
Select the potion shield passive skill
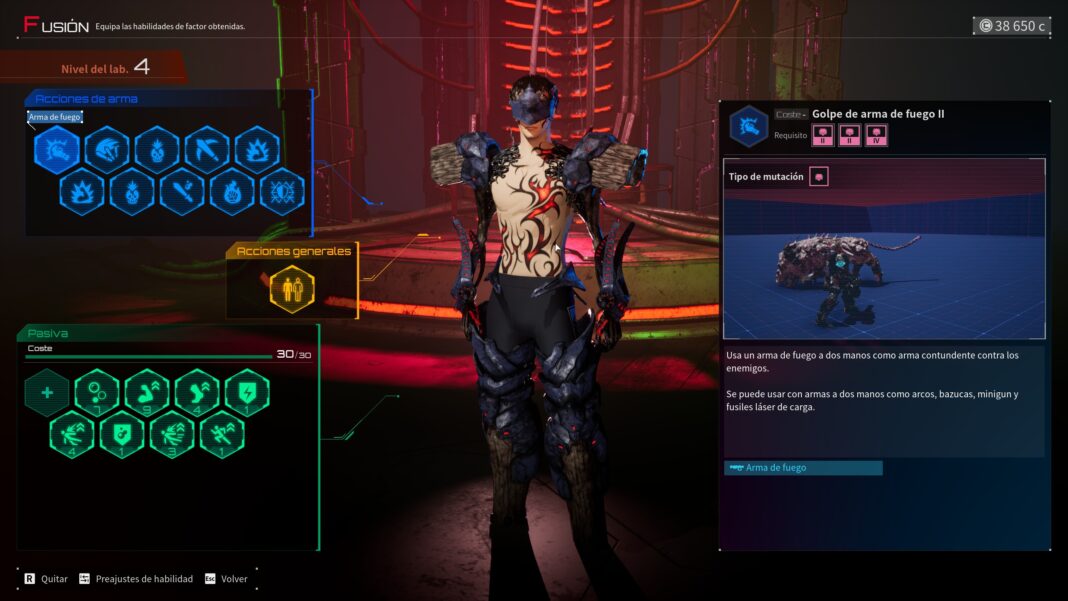pyautogui.click(x=122, y=434)
